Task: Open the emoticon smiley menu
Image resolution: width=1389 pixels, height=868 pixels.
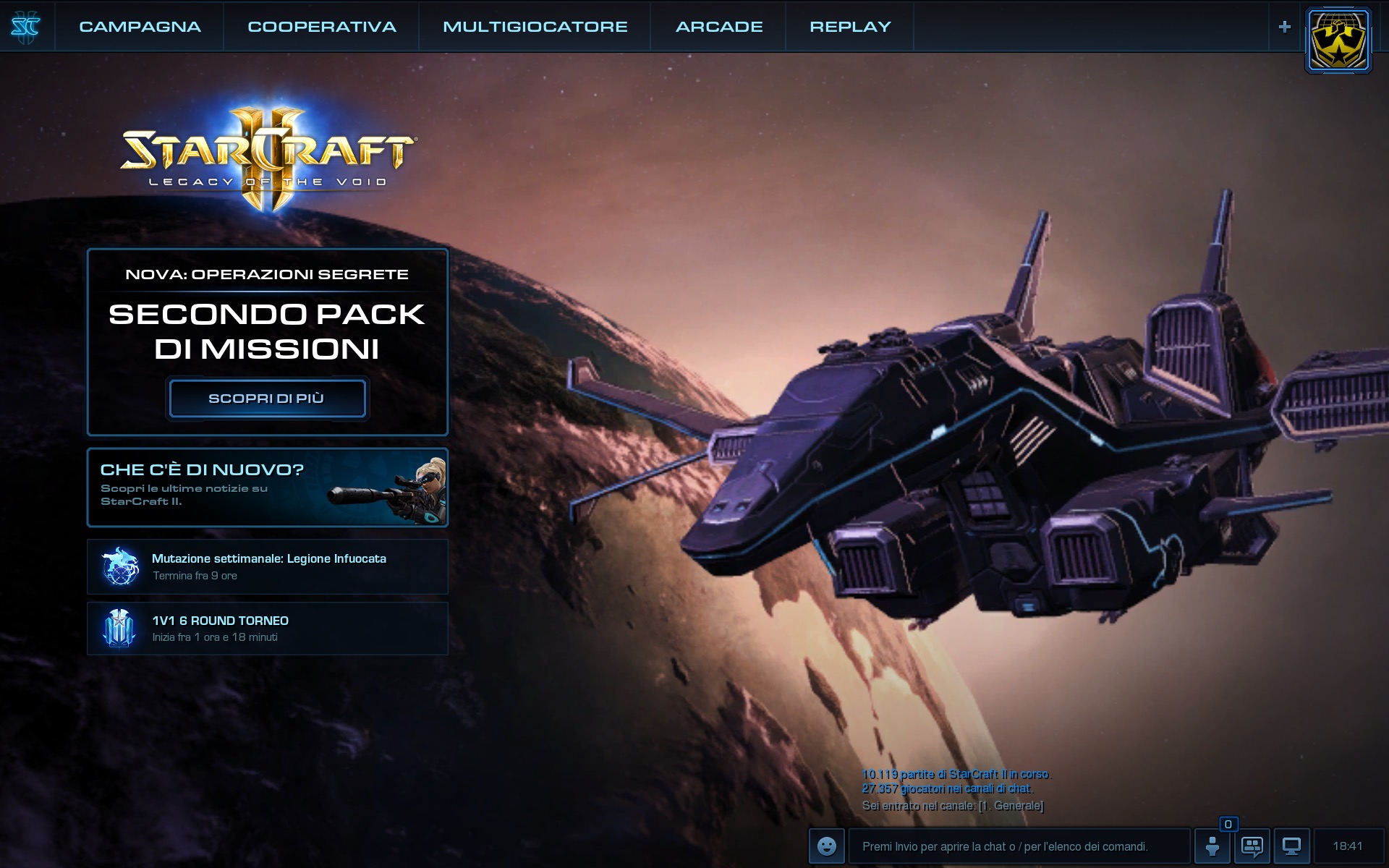Action: pyautogui.click(x=826, y=846)
